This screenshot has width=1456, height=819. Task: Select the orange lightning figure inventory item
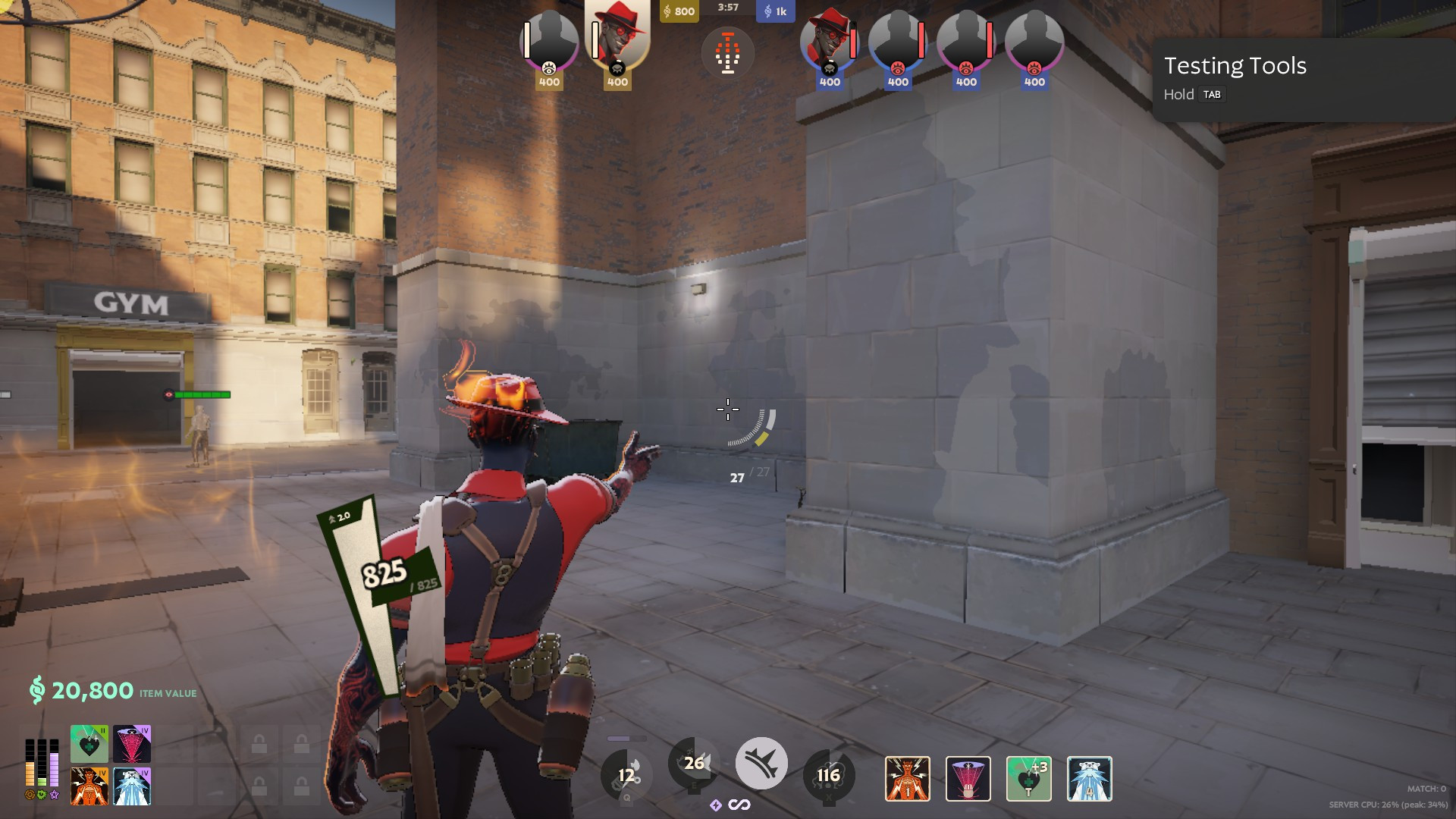pyautogui.click(x=89, y=786)
